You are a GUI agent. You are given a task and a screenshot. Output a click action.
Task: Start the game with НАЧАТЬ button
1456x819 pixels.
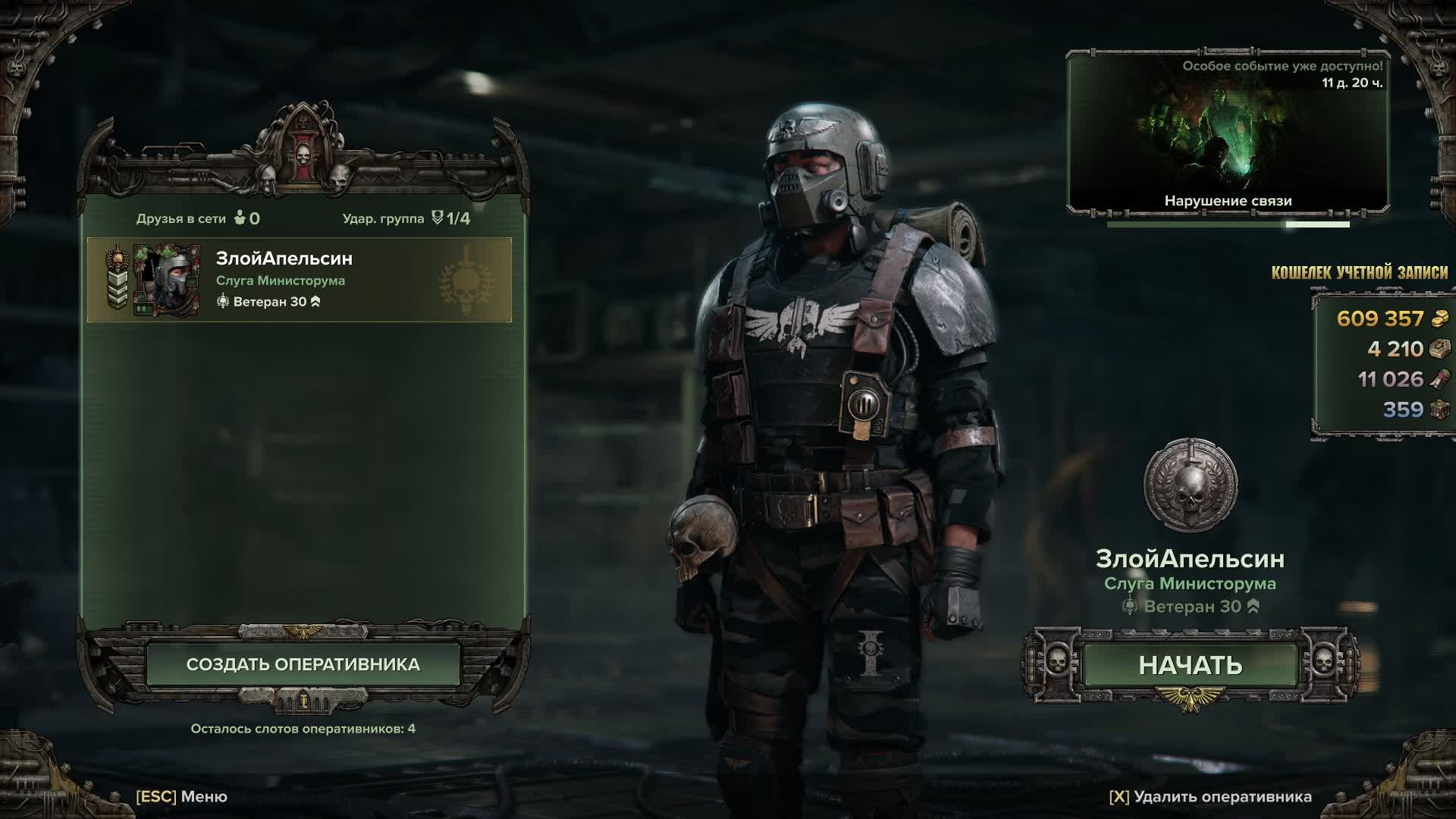[1190, 665]
